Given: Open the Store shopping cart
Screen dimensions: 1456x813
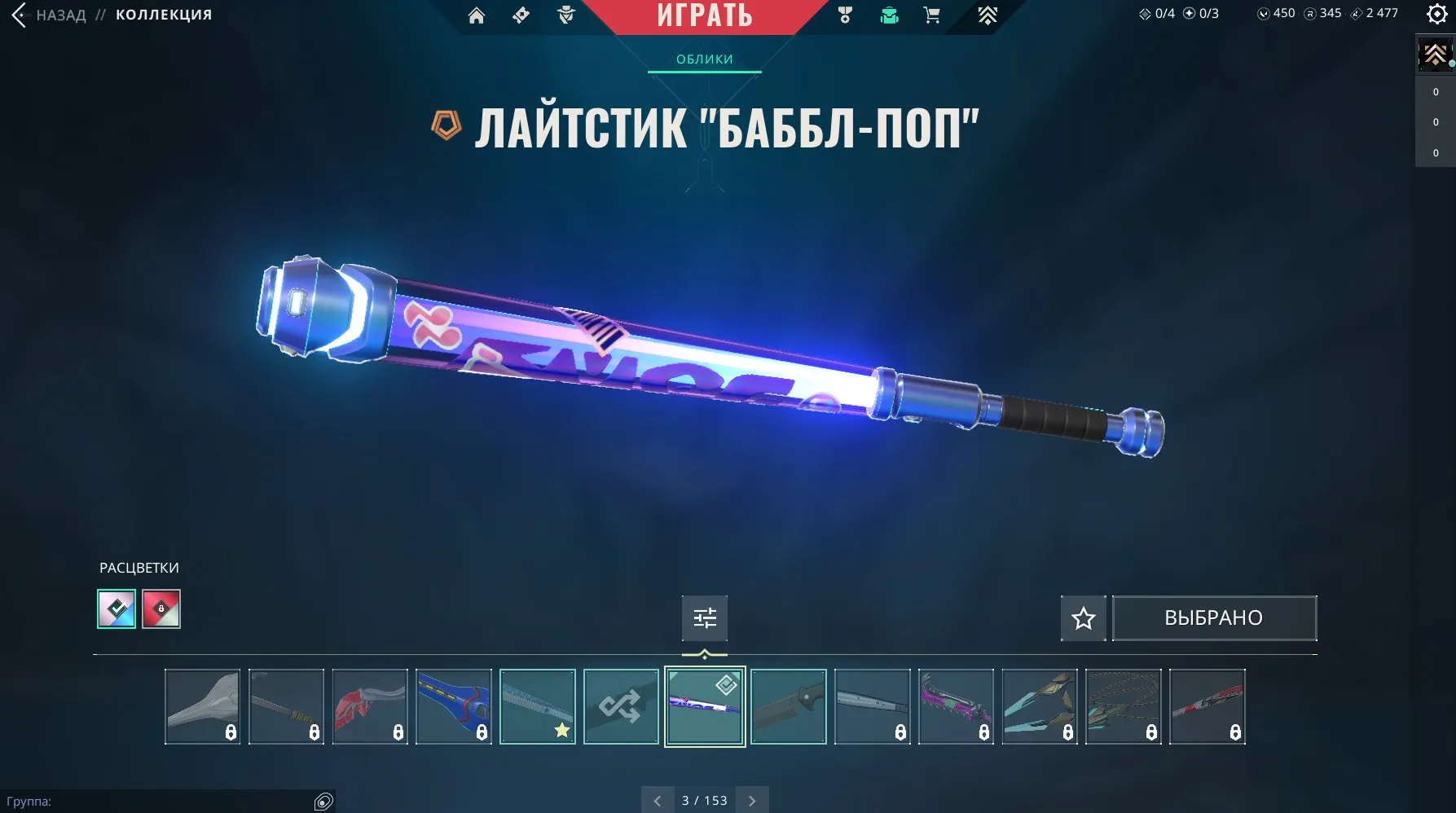Looking at the screenshot, I should pyautogui.click(x=930, y=15).
